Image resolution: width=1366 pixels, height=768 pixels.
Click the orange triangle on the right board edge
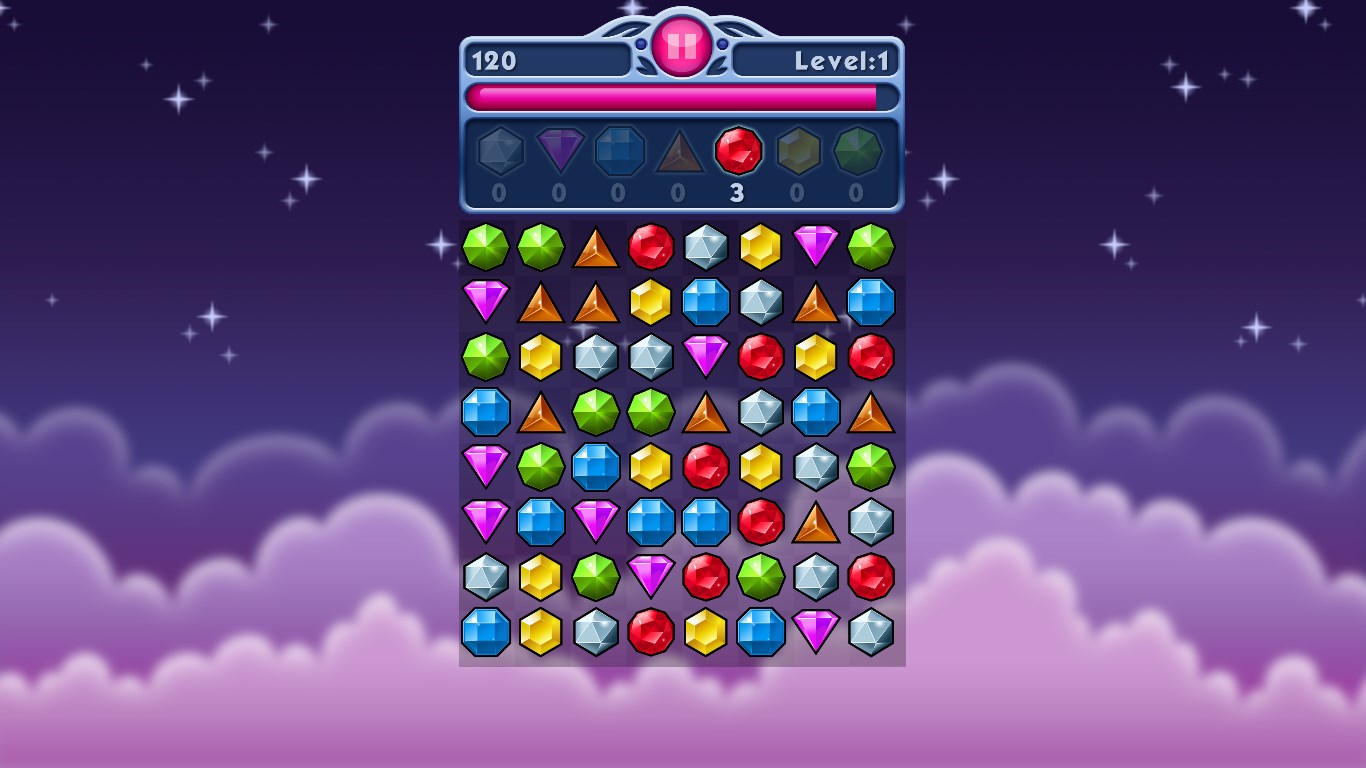tap(871, 412)
